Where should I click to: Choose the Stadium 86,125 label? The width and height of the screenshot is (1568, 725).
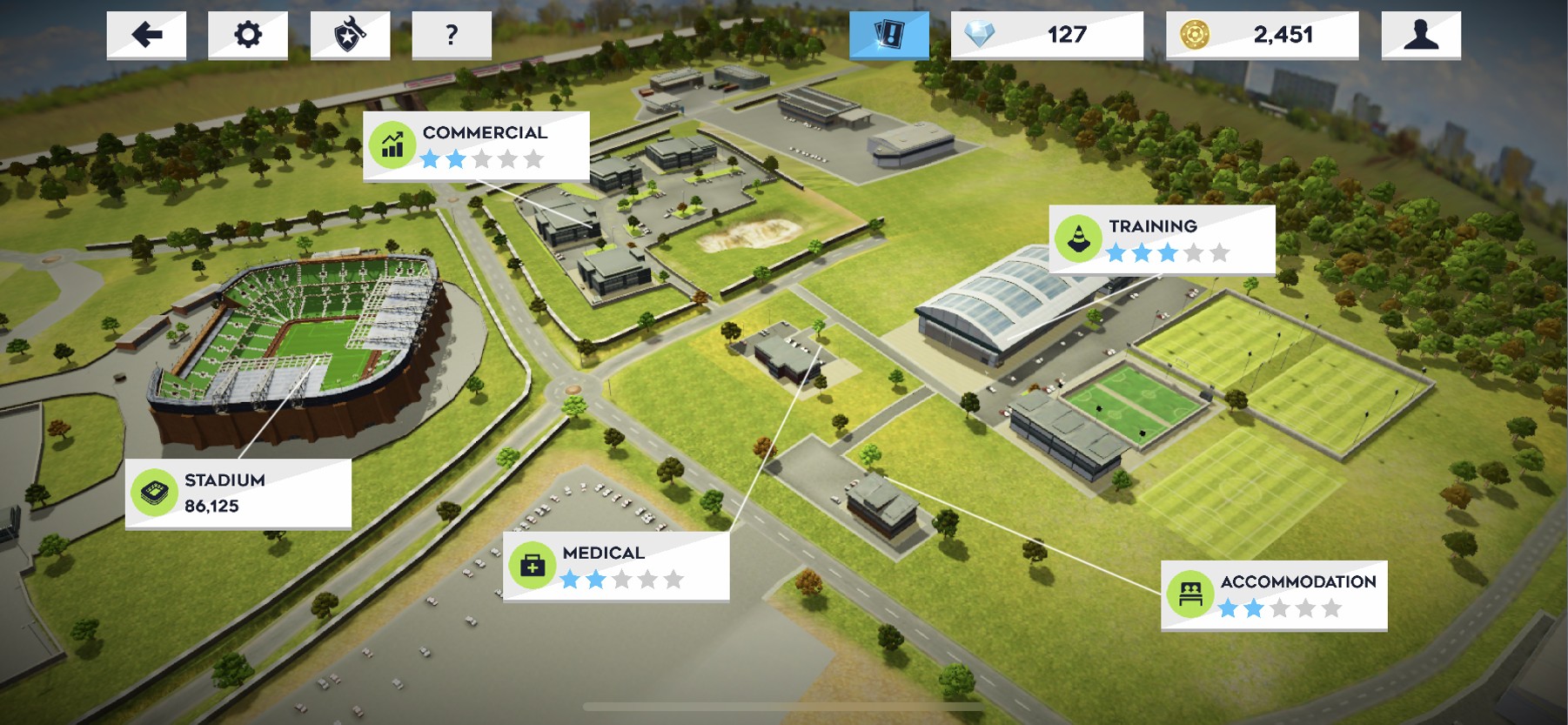click(238, 493)
